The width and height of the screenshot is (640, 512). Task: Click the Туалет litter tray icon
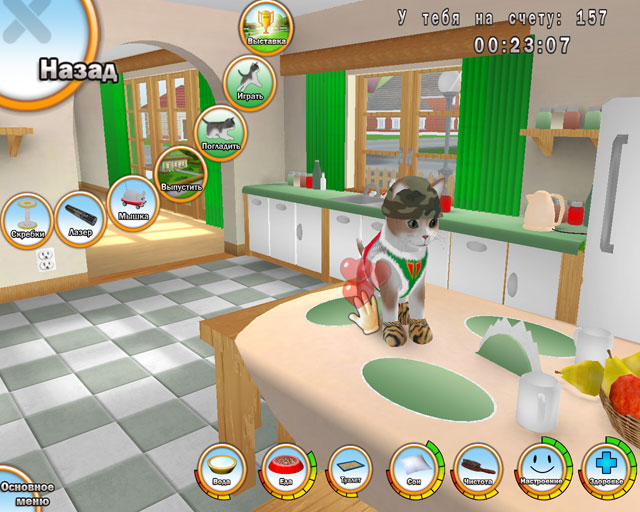click(349, 469)
